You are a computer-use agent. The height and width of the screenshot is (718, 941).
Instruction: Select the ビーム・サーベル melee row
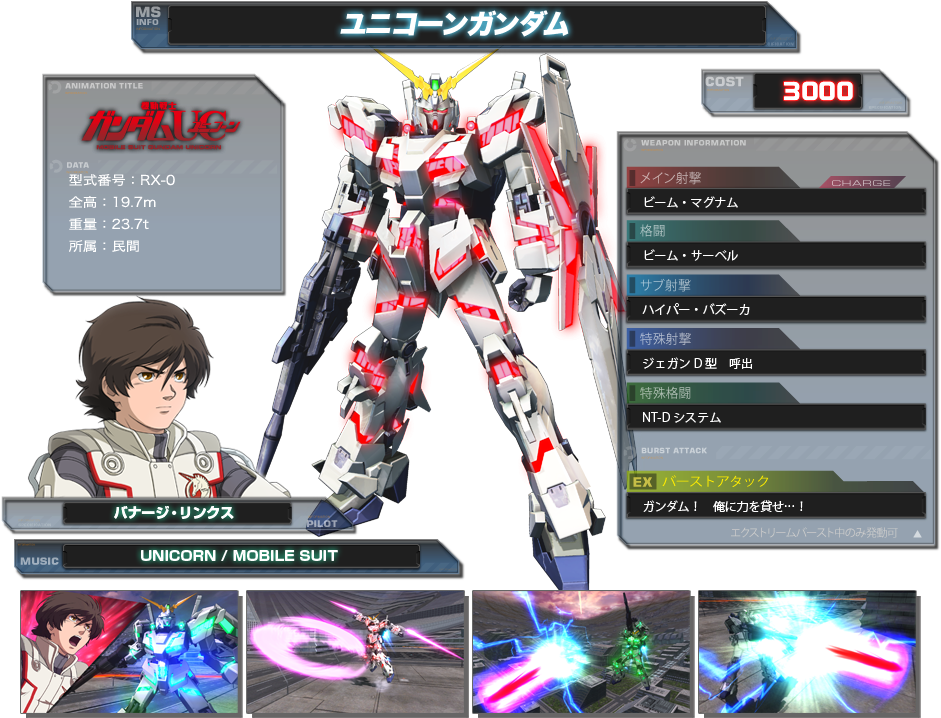[x=775, y=256]
